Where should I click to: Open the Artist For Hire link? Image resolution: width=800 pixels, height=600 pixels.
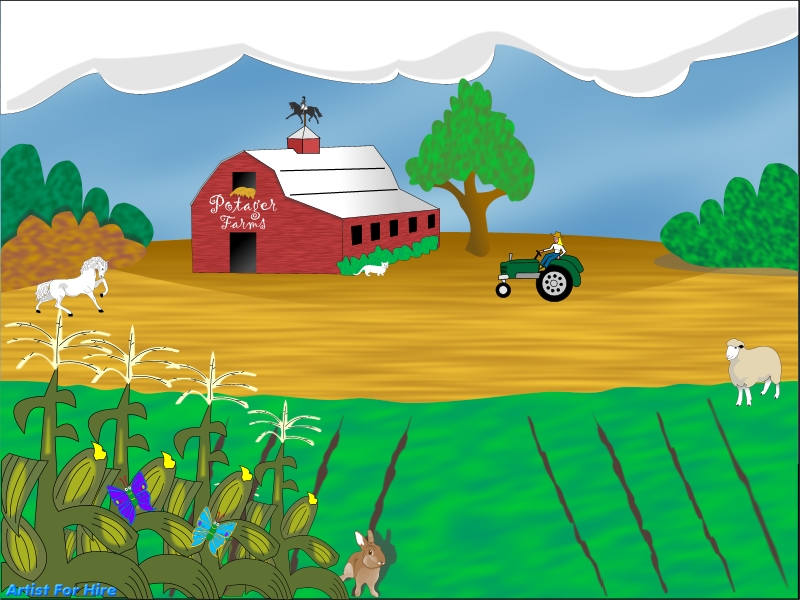tap(61, 590)
